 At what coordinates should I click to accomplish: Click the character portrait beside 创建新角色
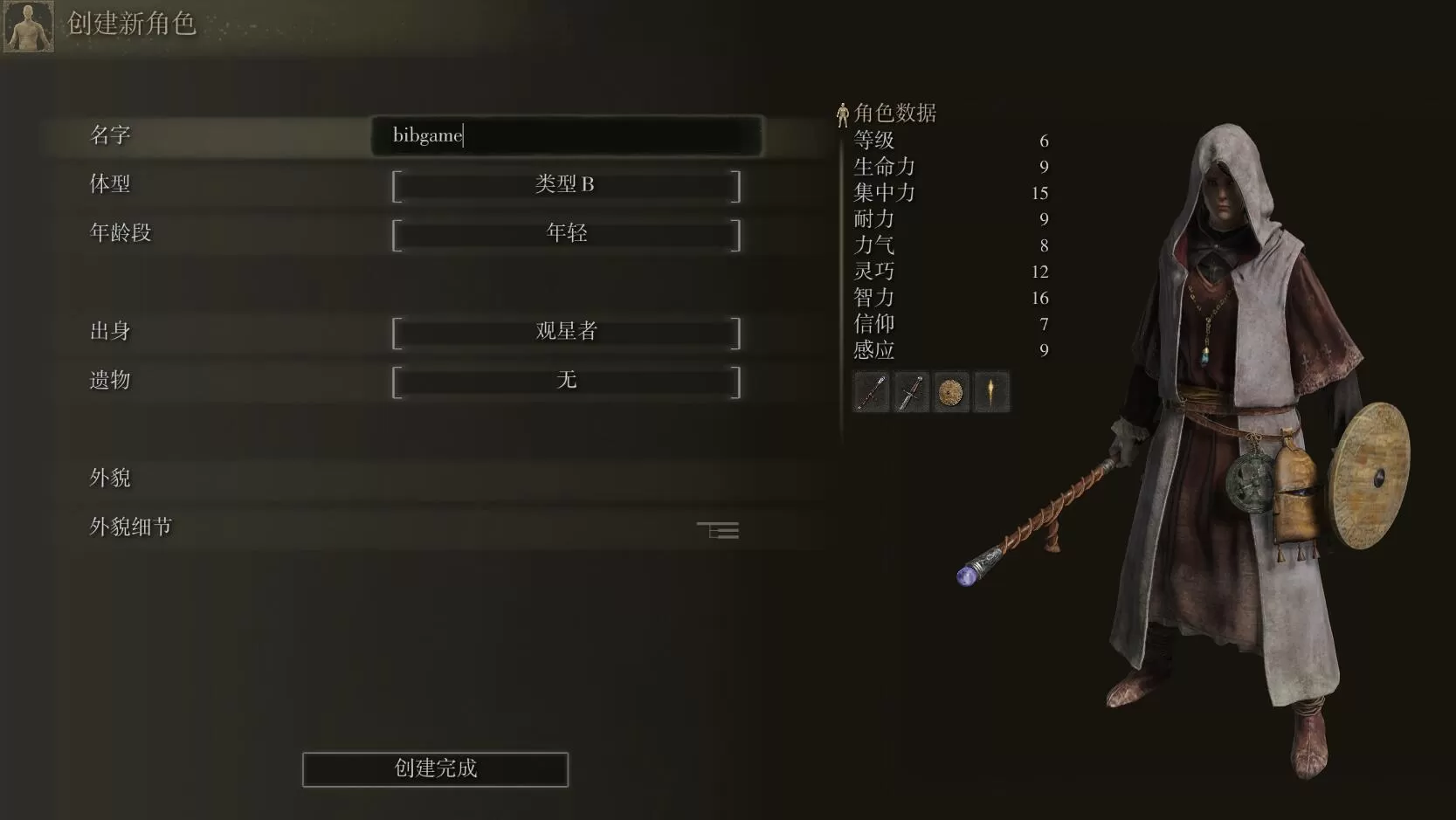(27, 25)
